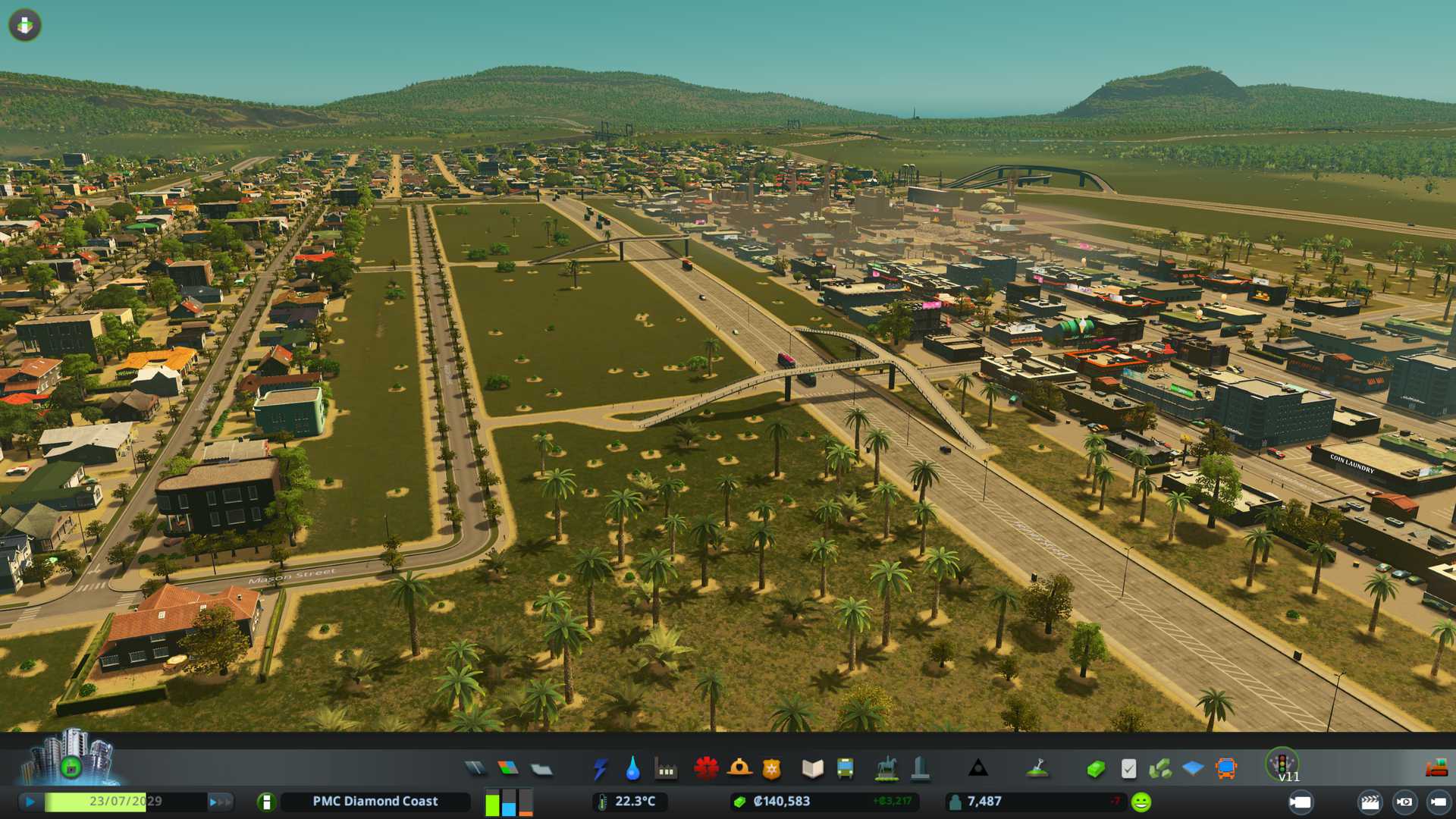
Task: Open the Police Department menu
Action: [772, 769]
